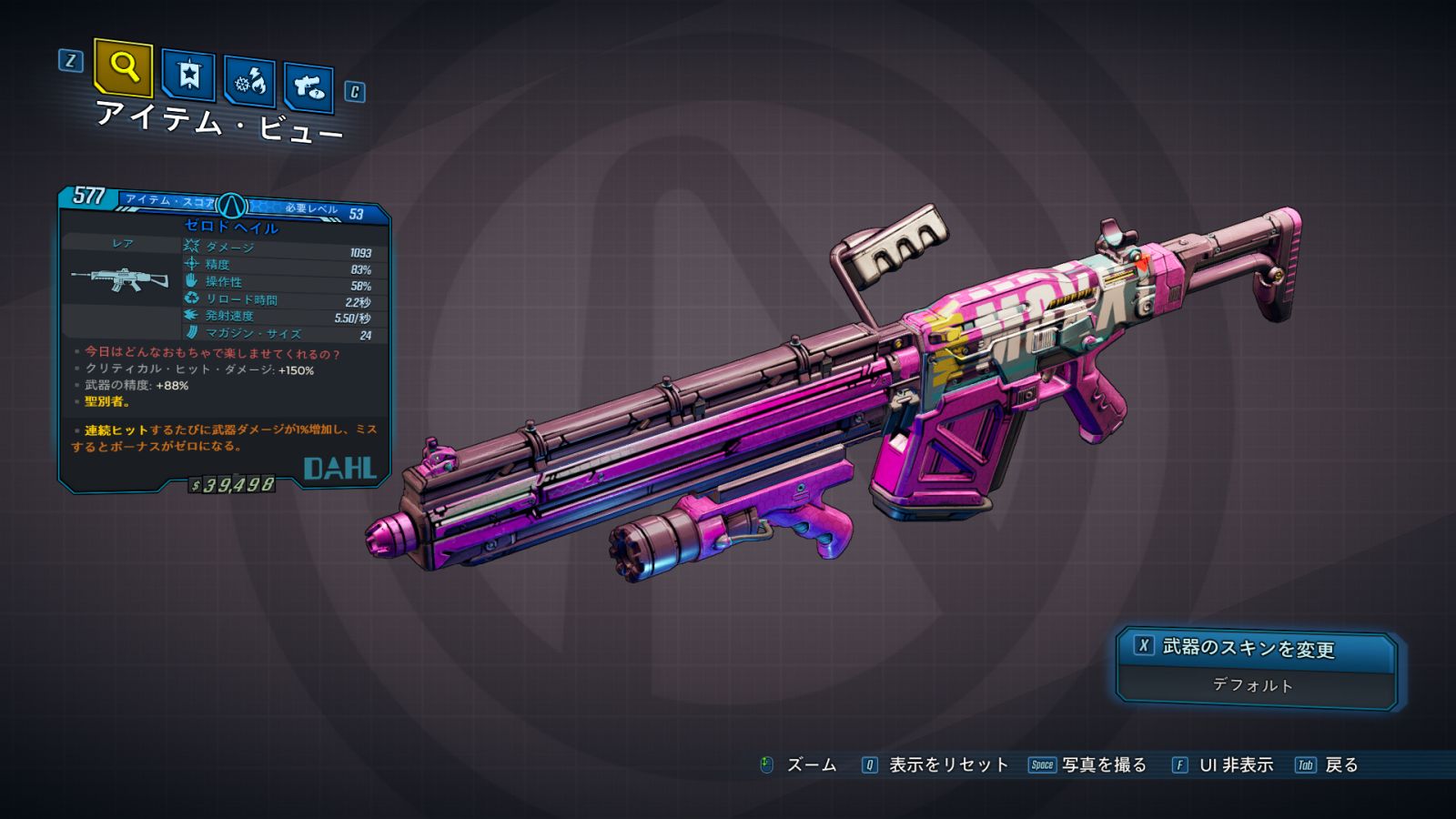Choose the デフォルト weapon skin entry

tap(1254, 685)
